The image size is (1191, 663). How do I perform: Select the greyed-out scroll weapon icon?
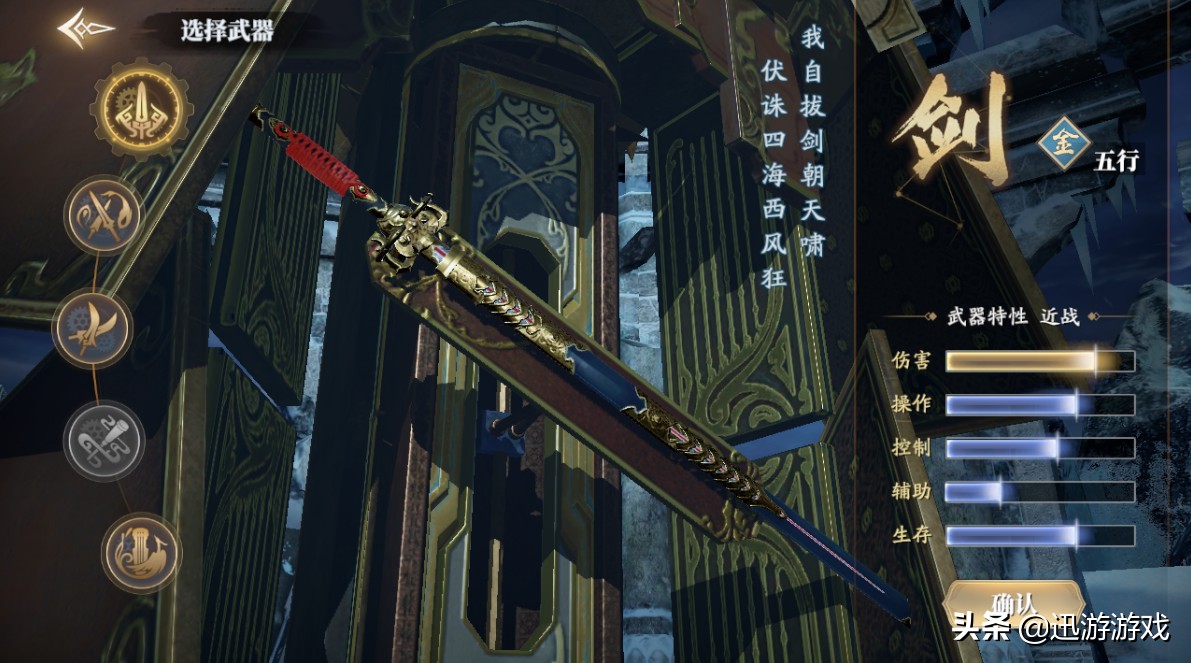point(104,441)
